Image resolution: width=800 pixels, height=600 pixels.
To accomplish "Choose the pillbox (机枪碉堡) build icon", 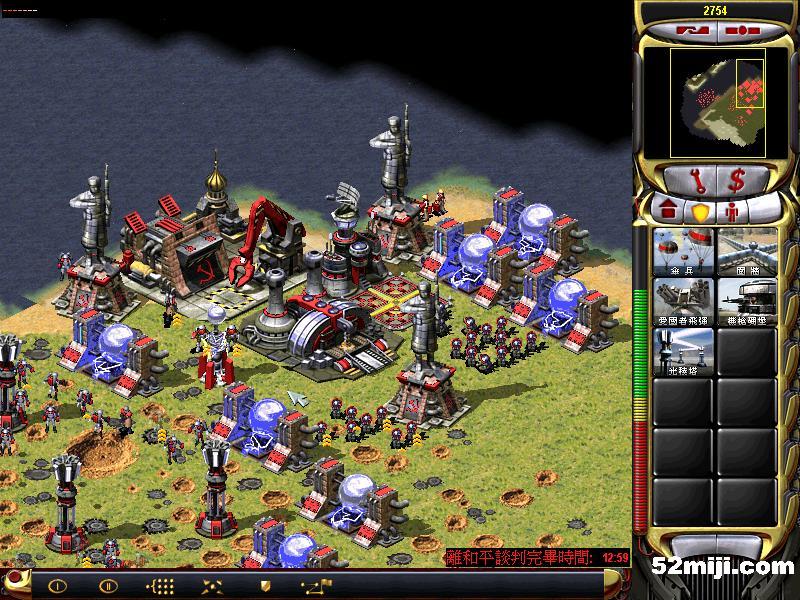I will [746, 302].
